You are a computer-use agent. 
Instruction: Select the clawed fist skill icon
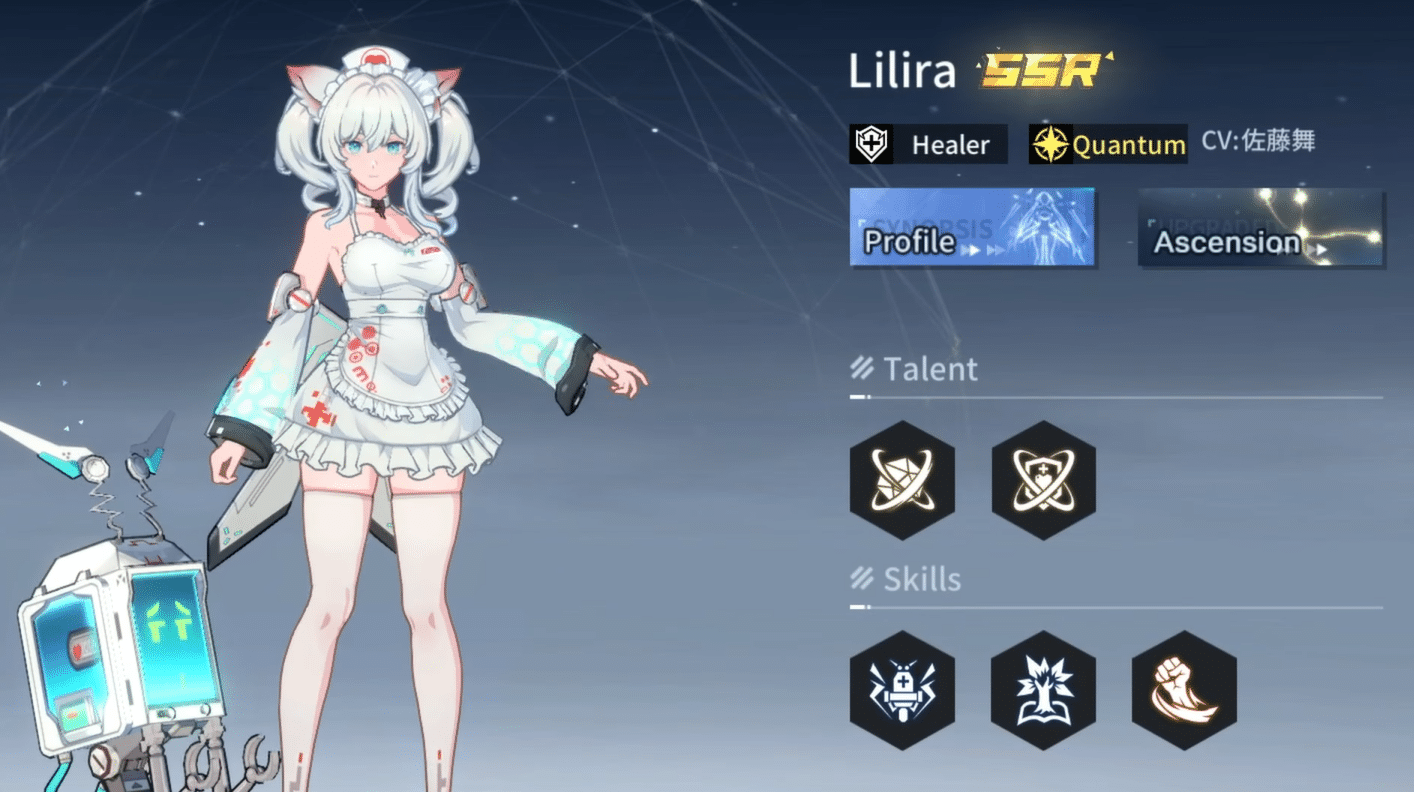pos(1184,691)
